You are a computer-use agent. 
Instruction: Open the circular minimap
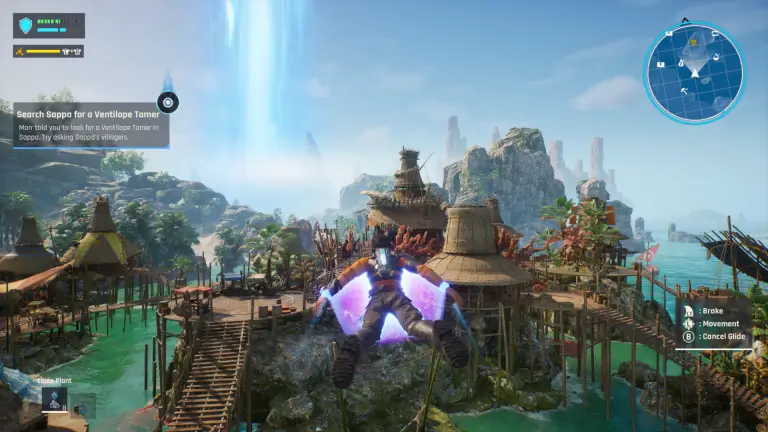(x=693, y=73)
